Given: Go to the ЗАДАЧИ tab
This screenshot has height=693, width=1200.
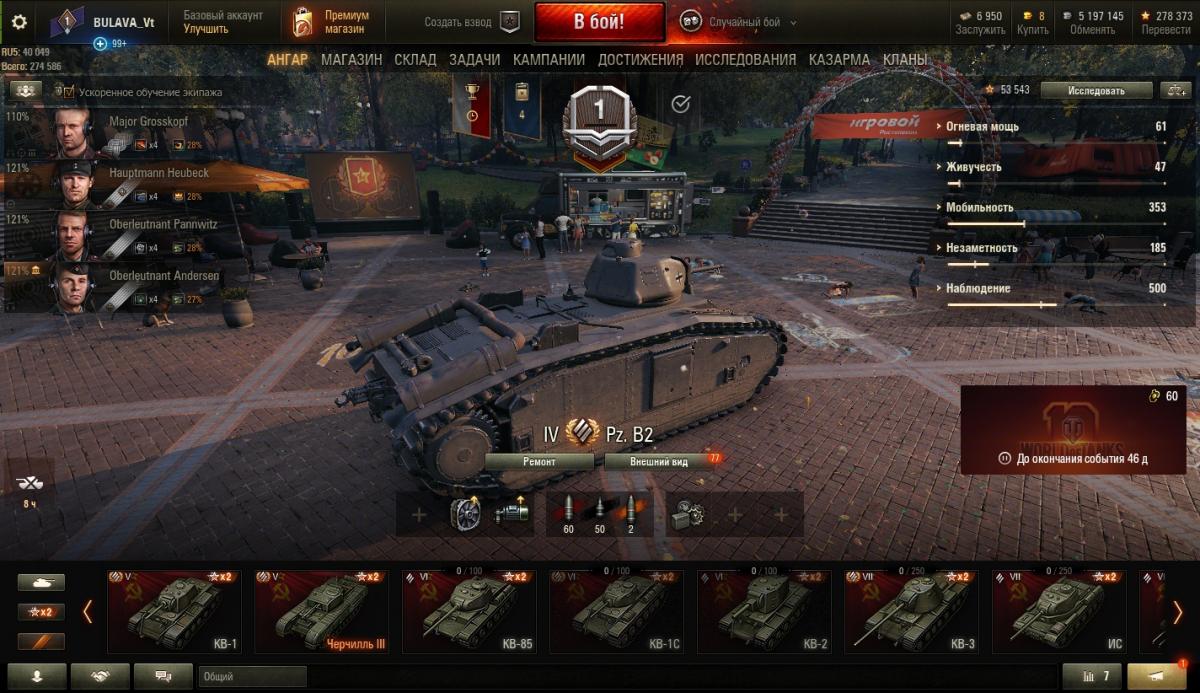Looking at the screenshot, I should pos(474,60).
